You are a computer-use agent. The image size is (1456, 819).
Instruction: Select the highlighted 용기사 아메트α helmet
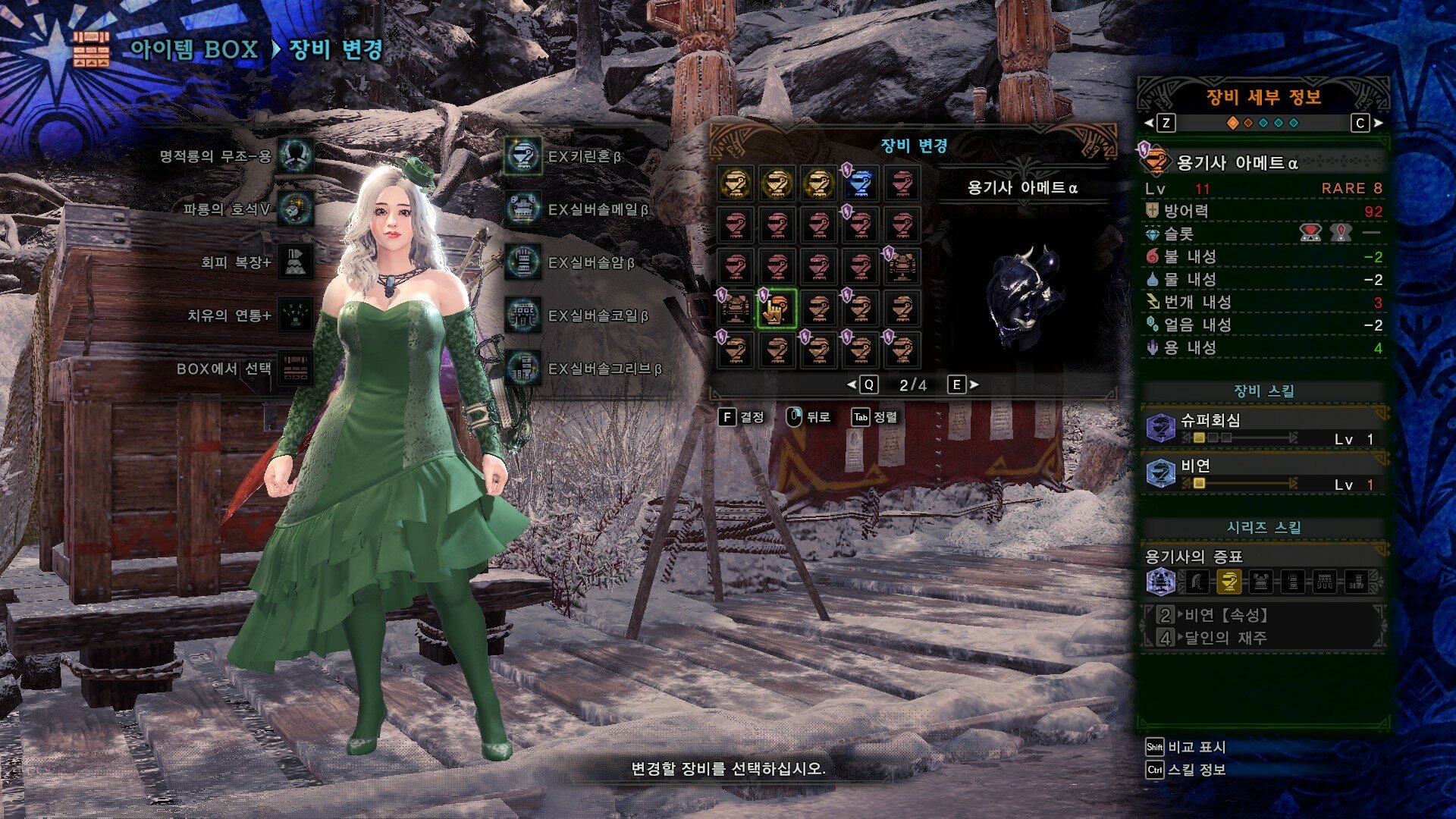(x=777, y=309)
